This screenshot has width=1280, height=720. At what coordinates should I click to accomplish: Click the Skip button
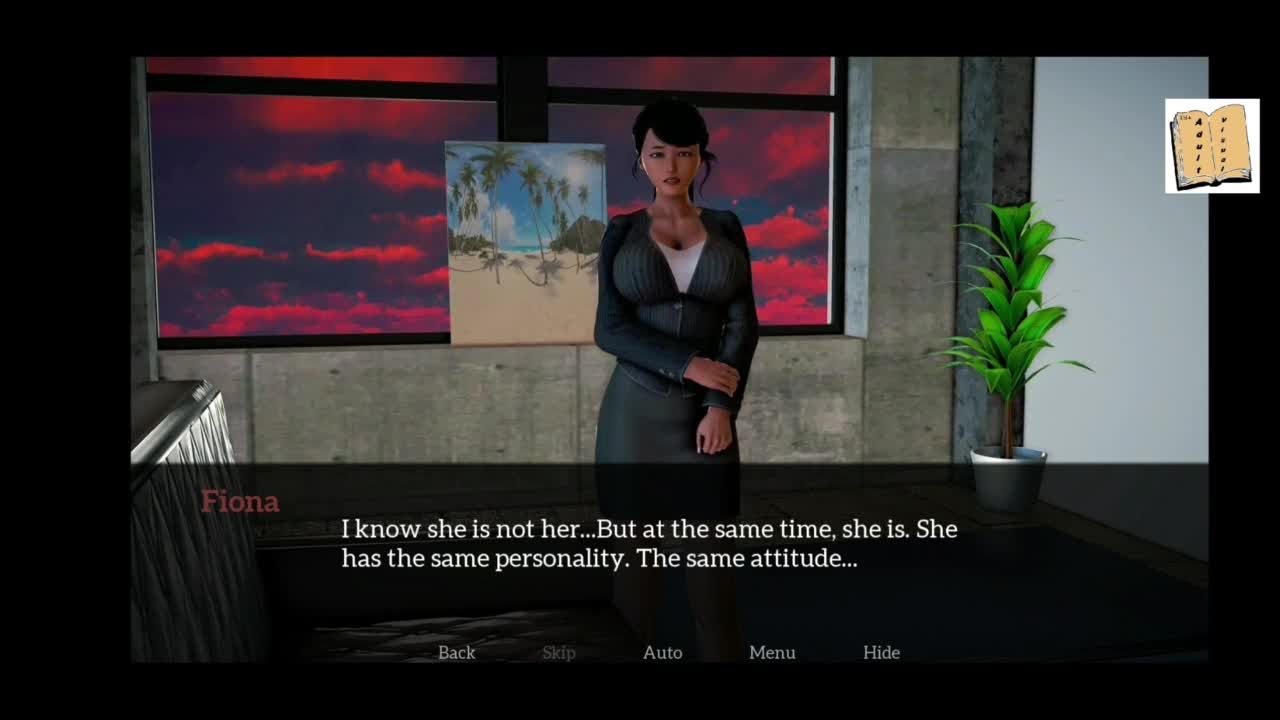point(558,652)
